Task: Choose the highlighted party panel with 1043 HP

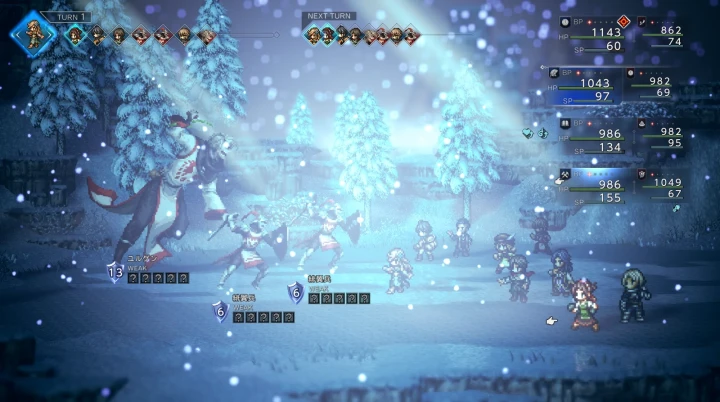Action: tap(584, 87)
